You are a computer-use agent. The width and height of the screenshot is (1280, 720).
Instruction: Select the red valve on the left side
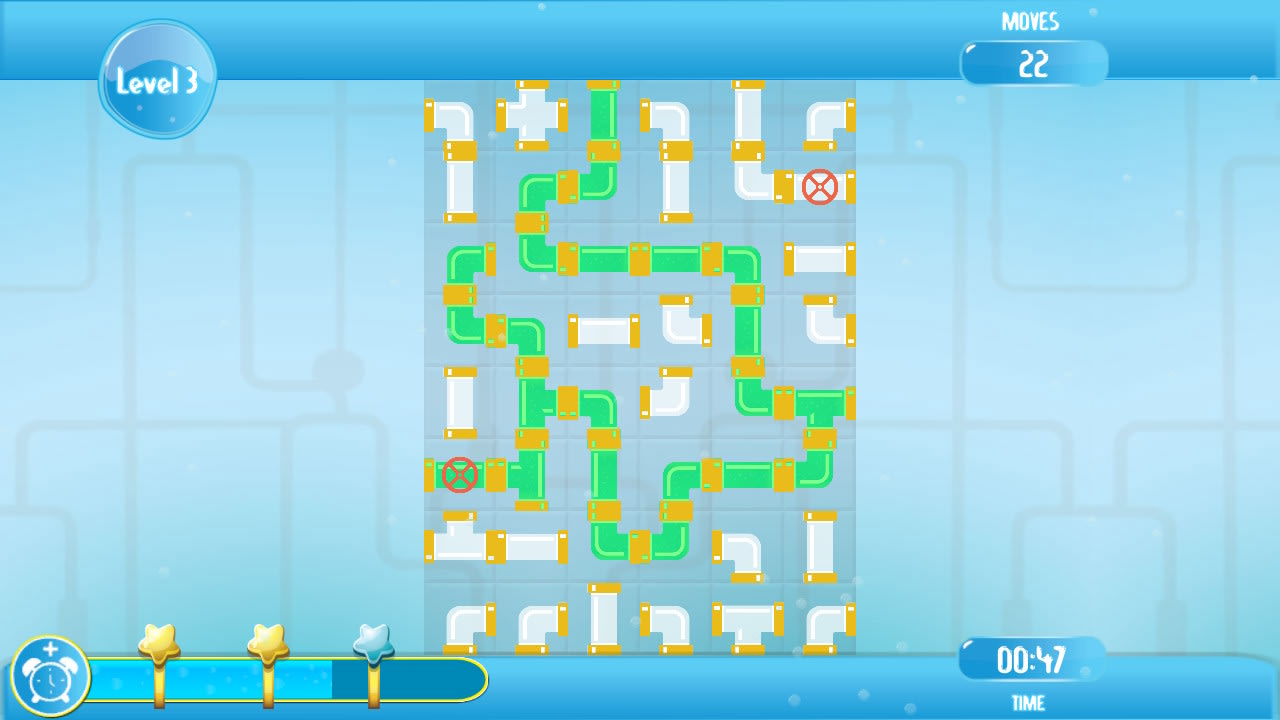coord(460,475)
